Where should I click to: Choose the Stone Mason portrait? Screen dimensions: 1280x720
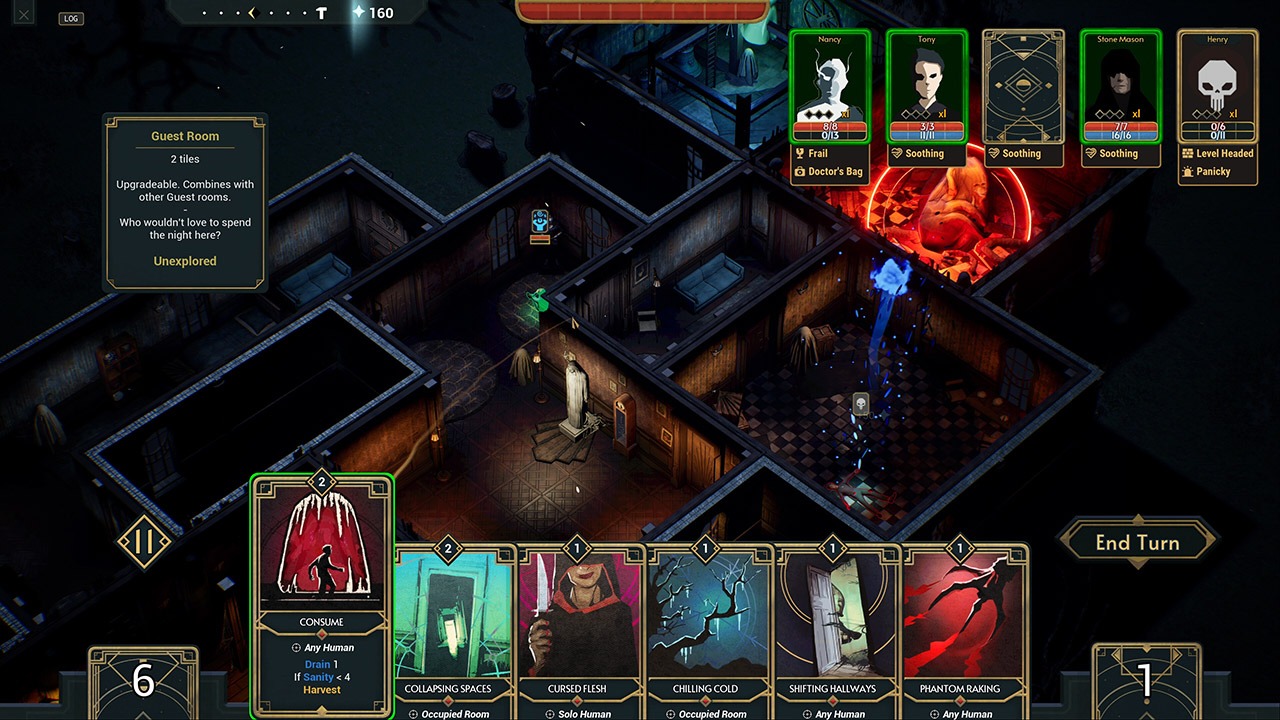tap(1120, 87)
